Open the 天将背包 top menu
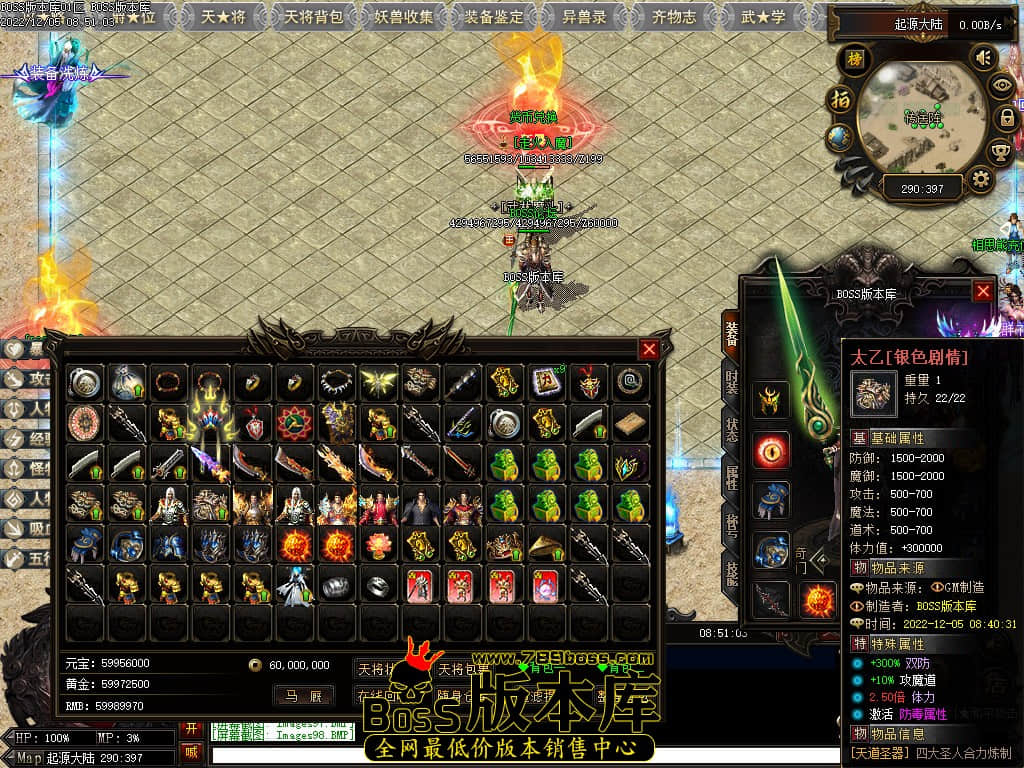Image resolution: width=1024 pixels, height=768 pixels. pos(313,16)
